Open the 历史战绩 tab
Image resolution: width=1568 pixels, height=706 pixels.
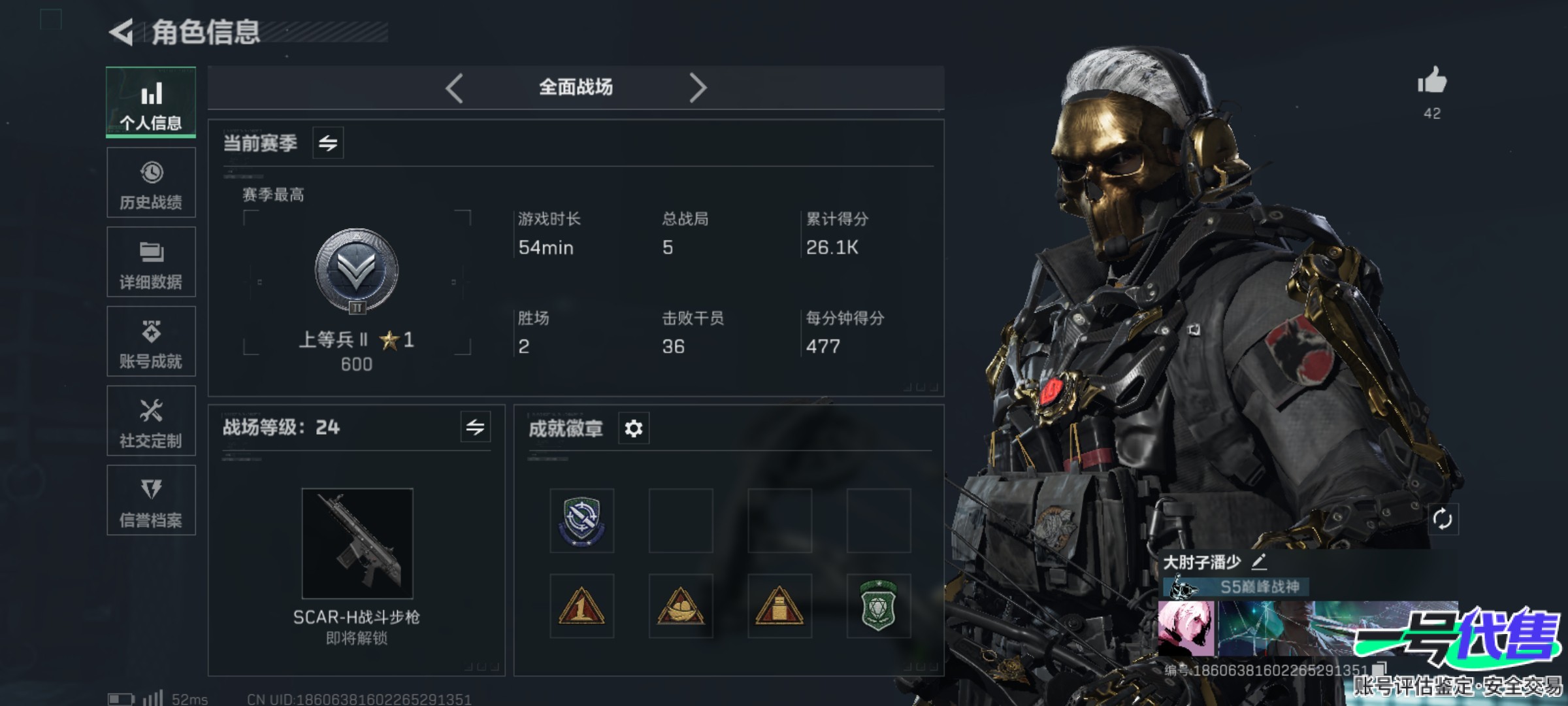(151, 182)
